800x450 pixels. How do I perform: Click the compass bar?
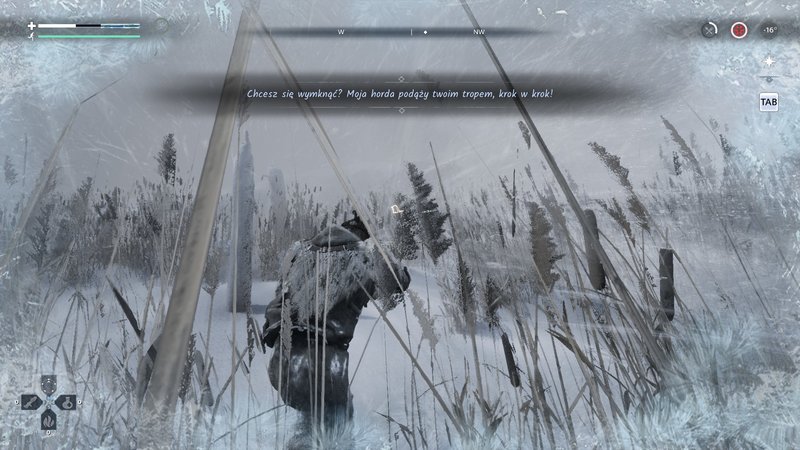(410, 32)
